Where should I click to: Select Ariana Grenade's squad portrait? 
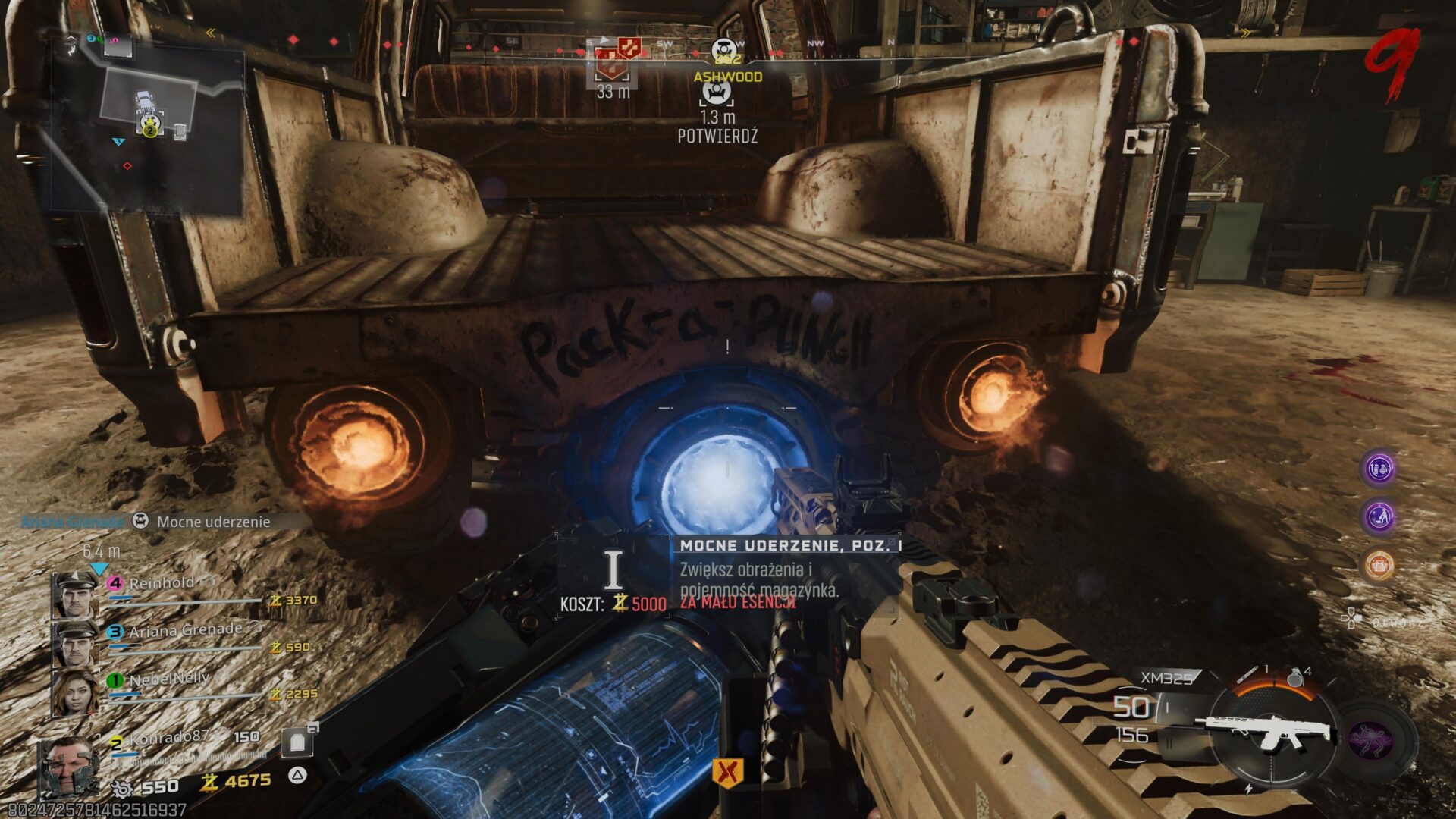pyautogui.click(x=74, y=643)
